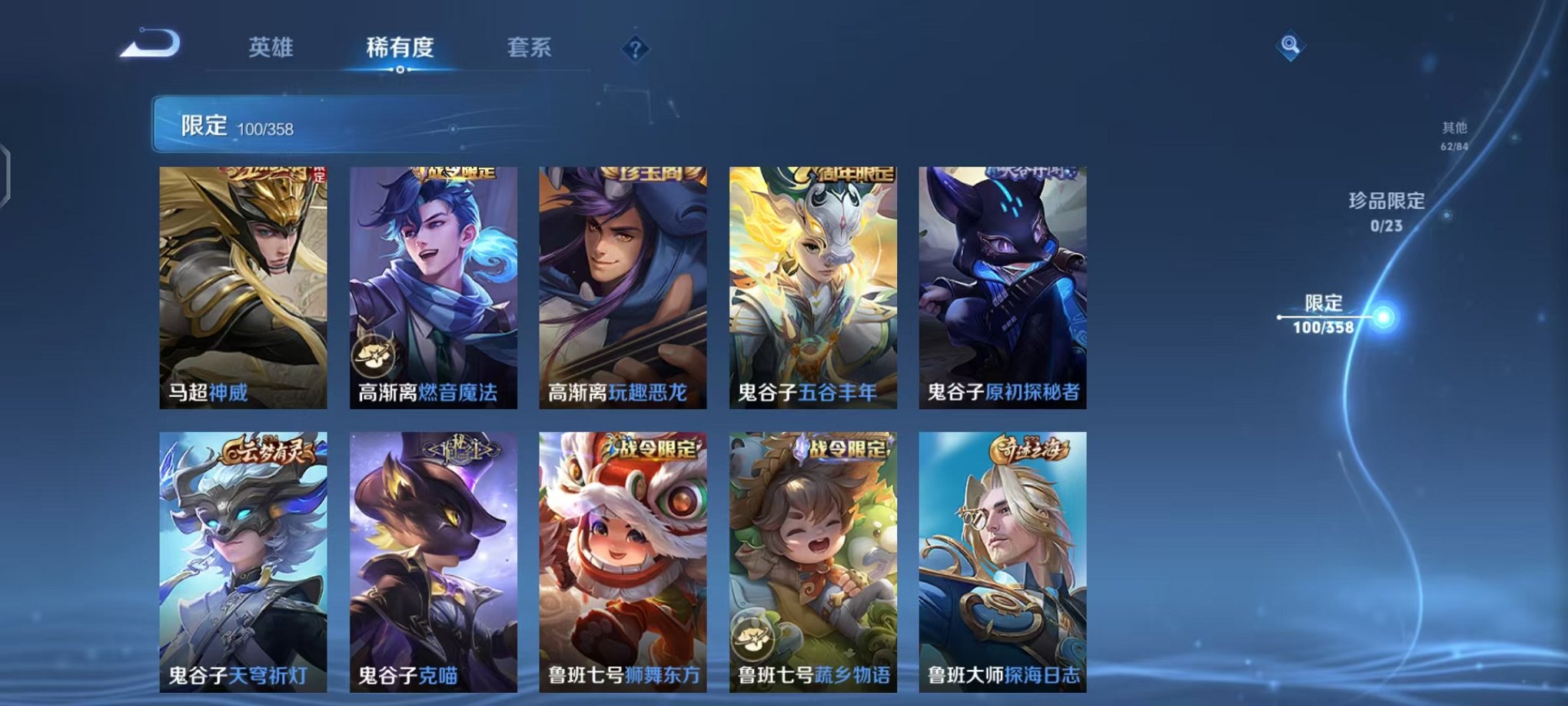Select the 稀有度 tab

(x=401, y=48)
